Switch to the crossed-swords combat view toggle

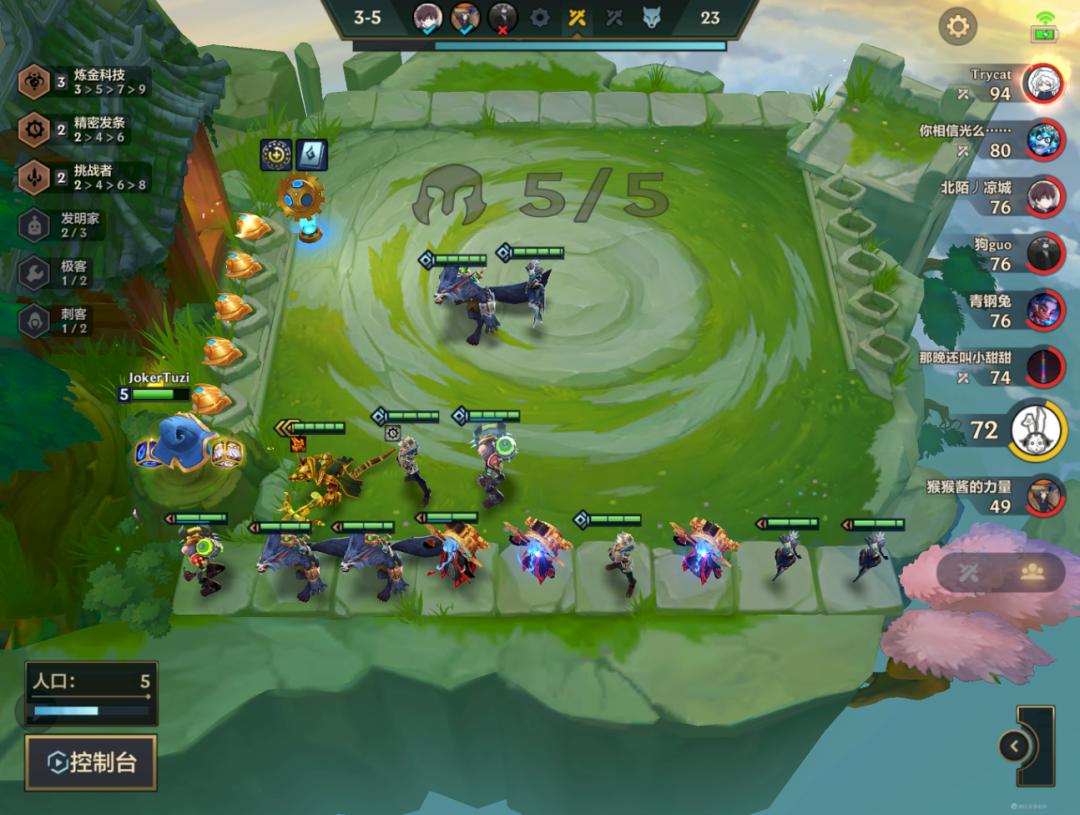click(968, 572)
